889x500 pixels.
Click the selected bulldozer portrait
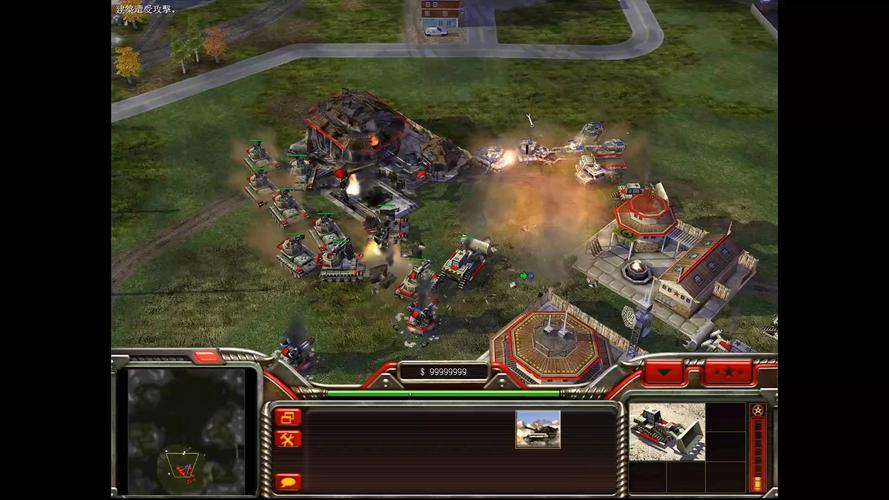667,432
